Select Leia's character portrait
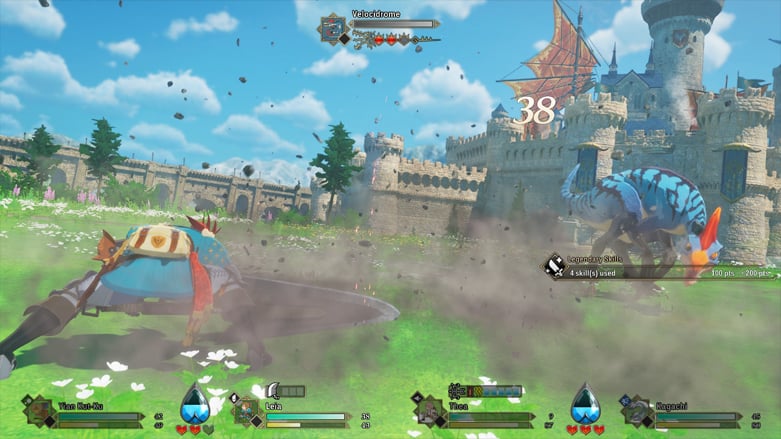This screenshot has height=439, width=781. click(246, 411)
